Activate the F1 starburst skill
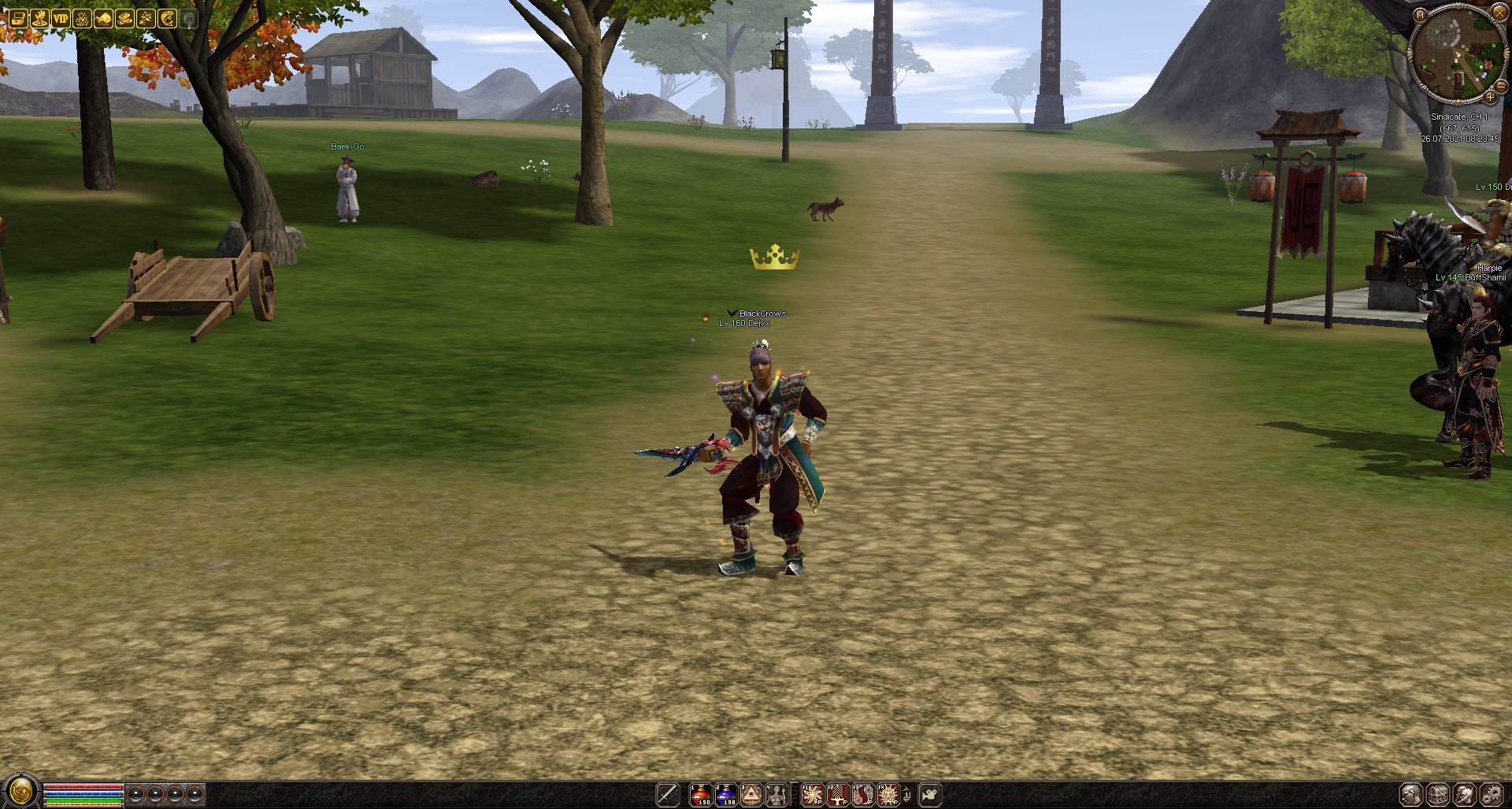Screen dimensions: 1512x809 (x=812, y=794)
